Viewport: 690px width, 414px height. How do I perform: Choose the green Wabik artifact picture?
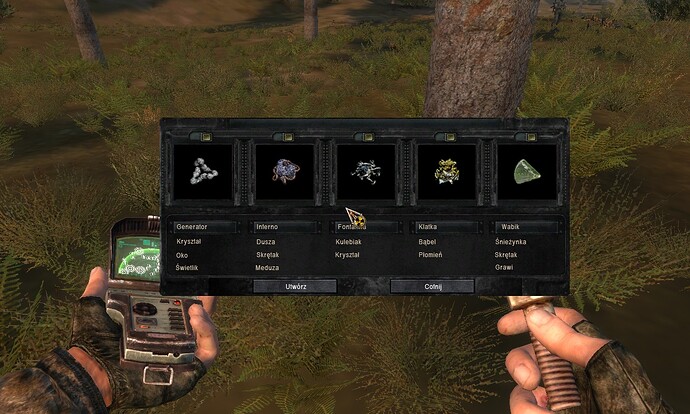click(527, 170)
